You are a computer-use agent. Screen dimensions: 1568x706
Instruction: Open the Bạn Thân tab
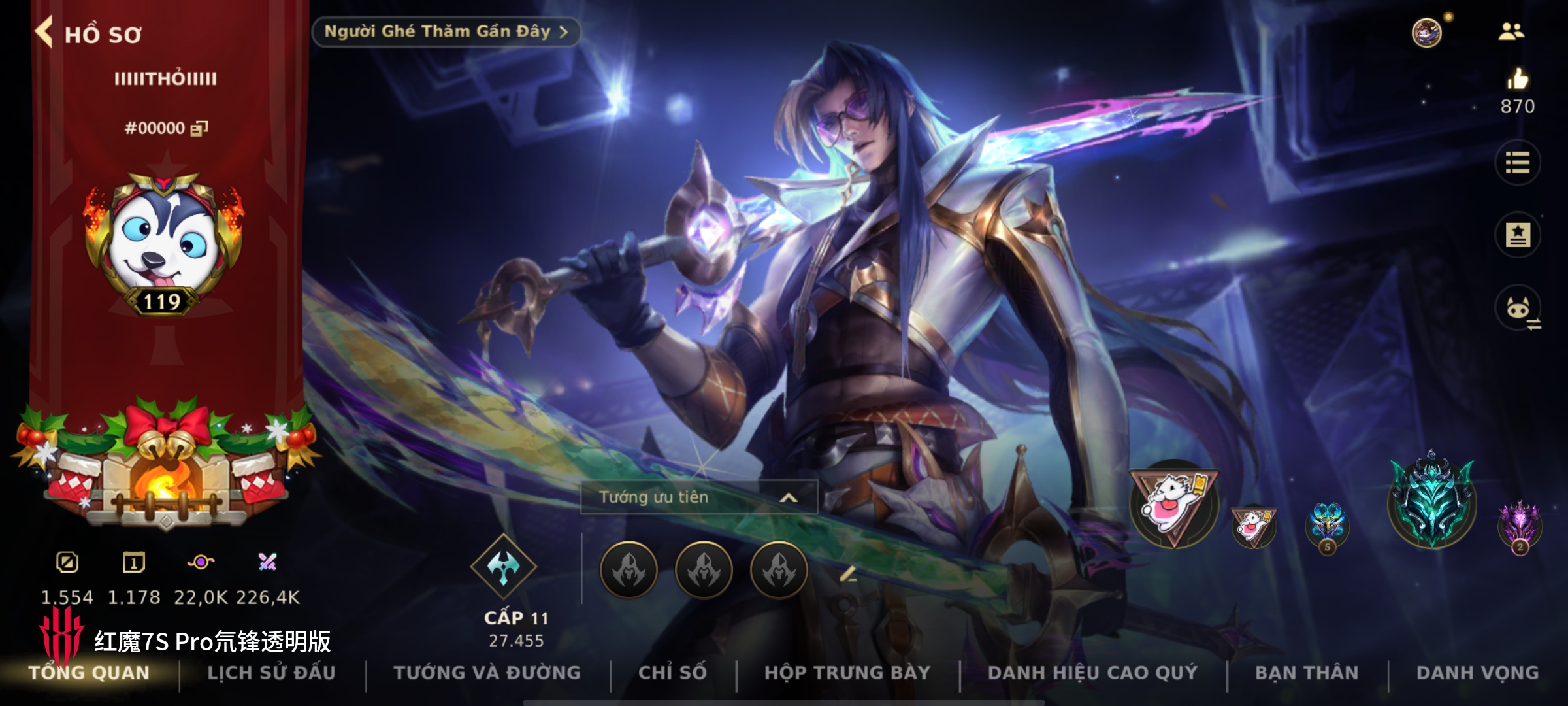click(x=1307, y=673)
